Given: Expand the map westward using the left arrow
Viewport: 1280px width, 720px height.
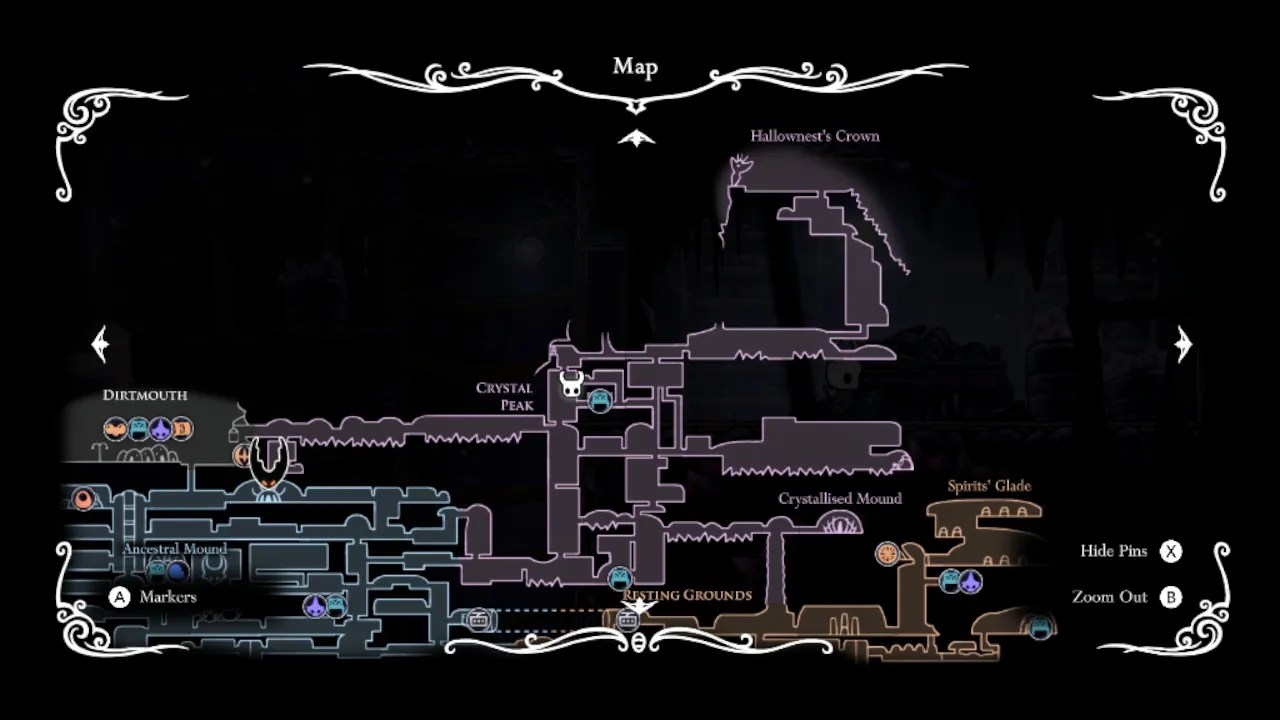Looking at the screenshot, I should click(x=98, y=343).
